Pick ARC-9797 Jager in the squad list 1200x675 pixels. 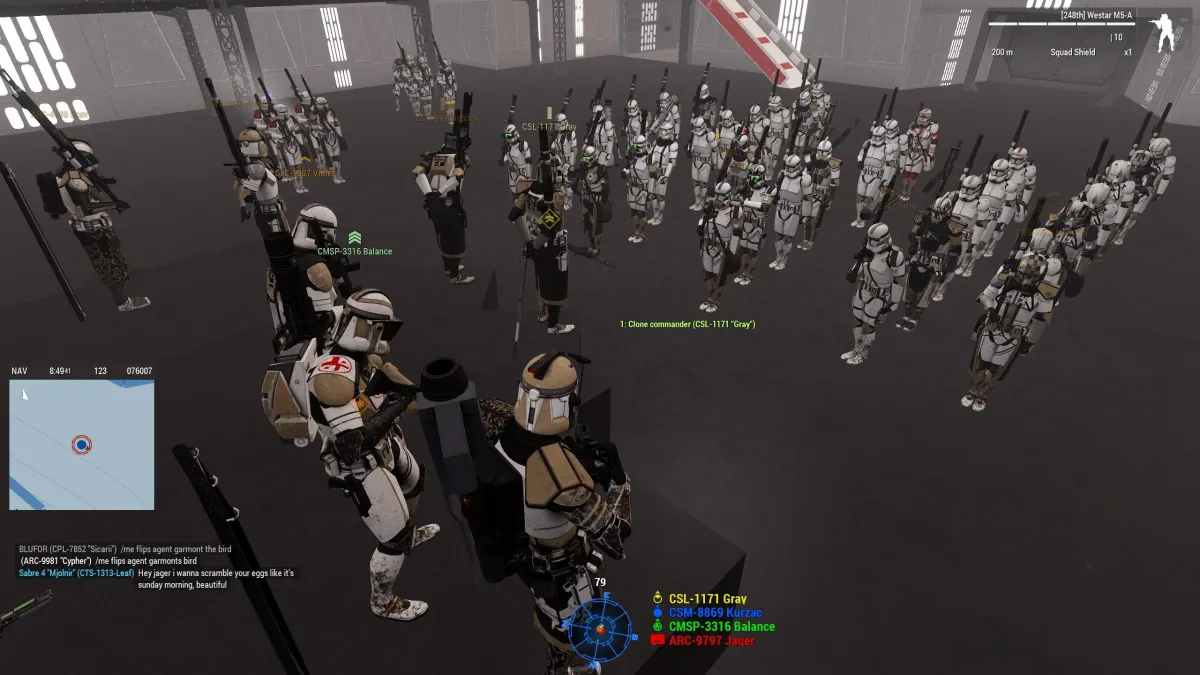click(711, 640)
